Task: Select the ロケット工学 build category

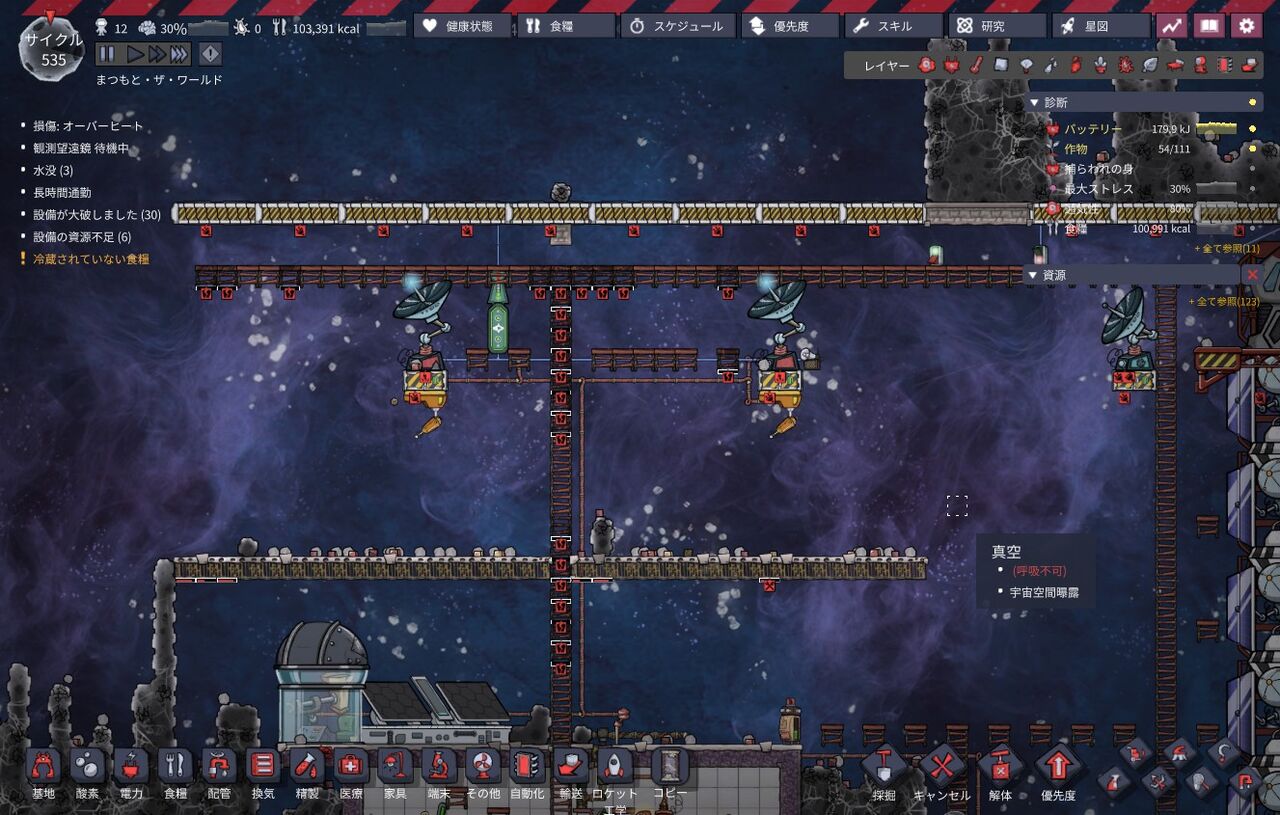Action: click(615, 773)
